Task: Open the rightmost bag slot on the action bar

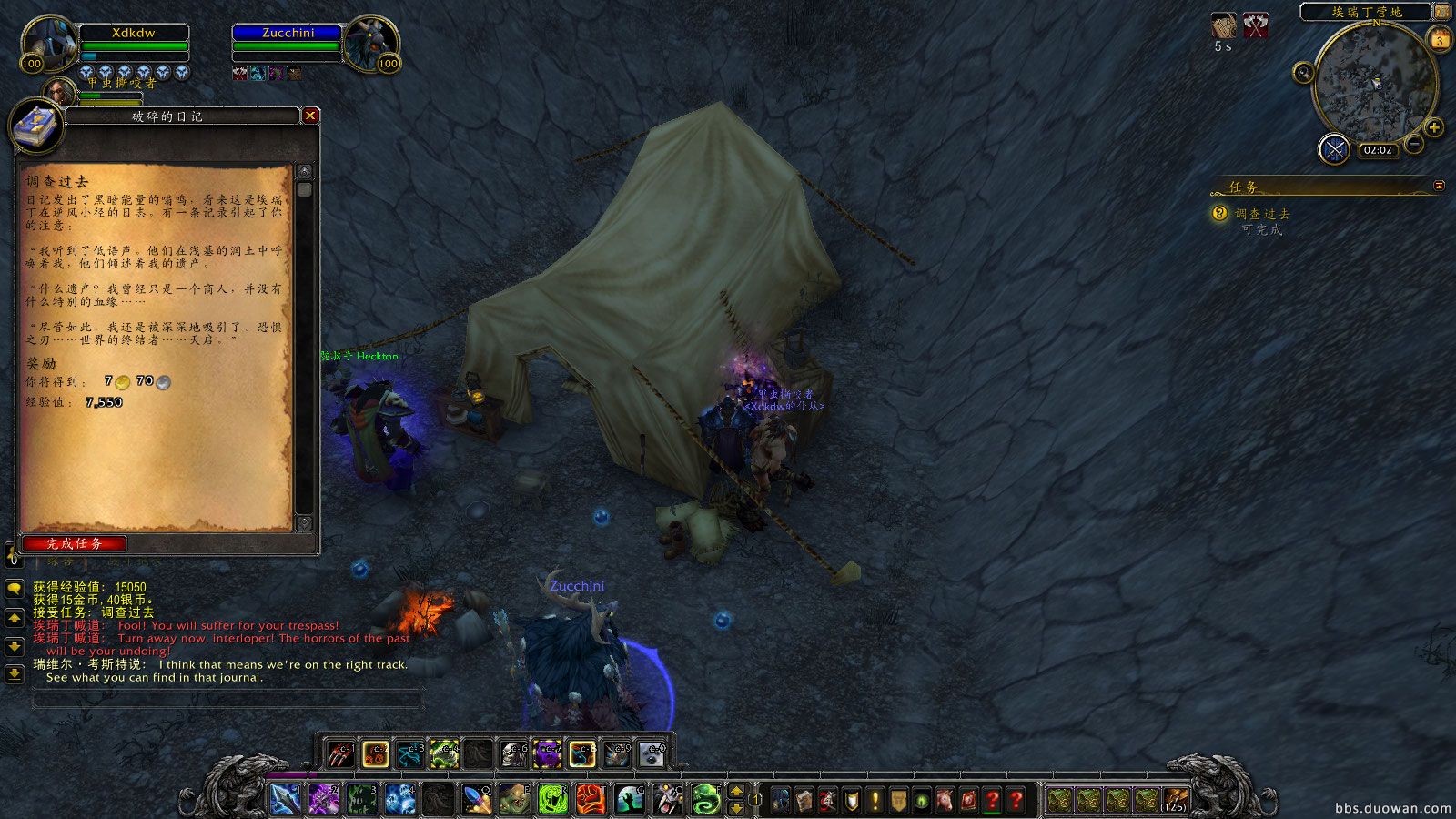Action: pyautogui.click(x=1175, y=800)
